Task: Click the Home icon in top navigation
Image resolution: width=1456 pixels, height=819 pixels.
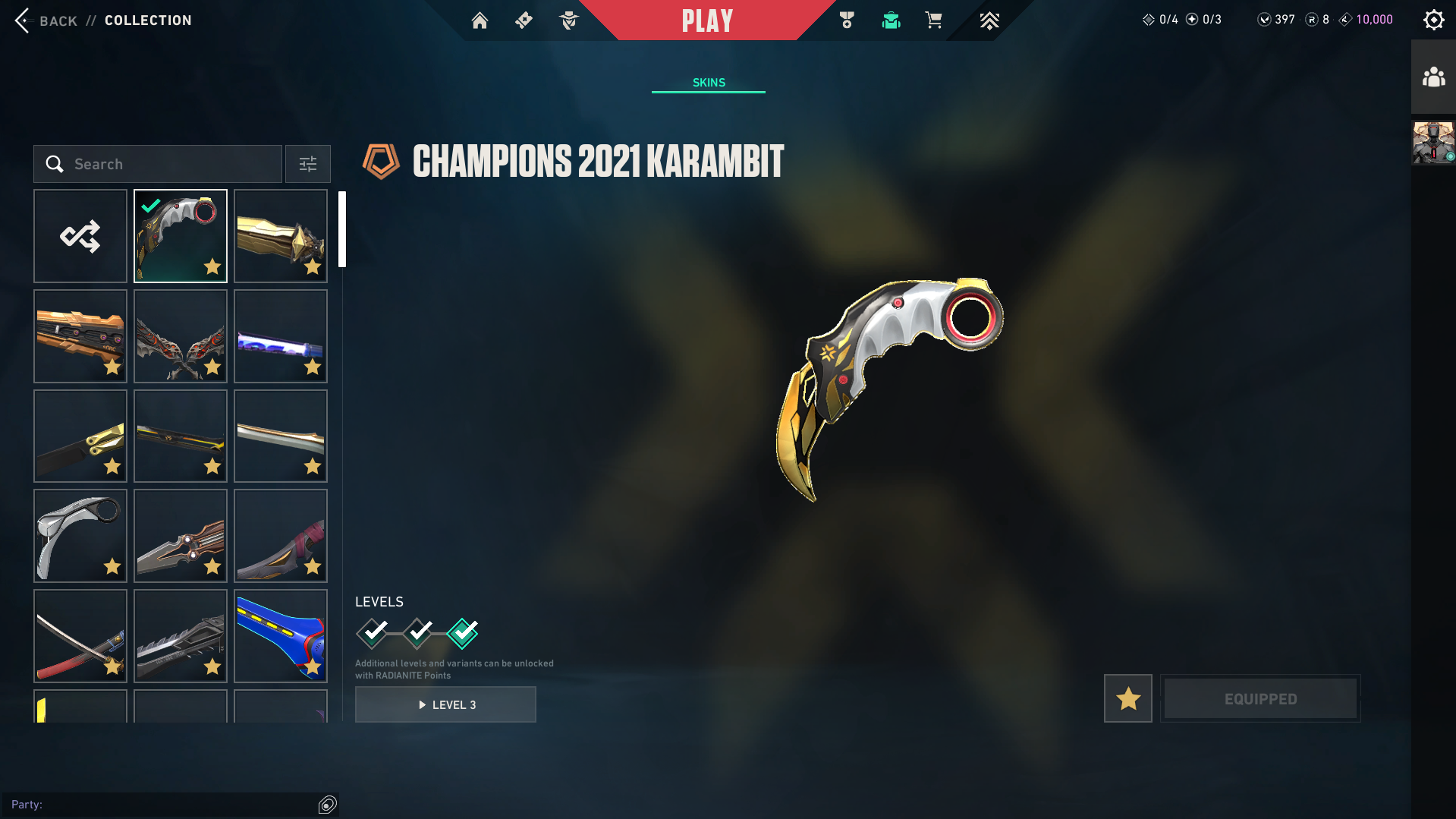Action: point(480,20)
